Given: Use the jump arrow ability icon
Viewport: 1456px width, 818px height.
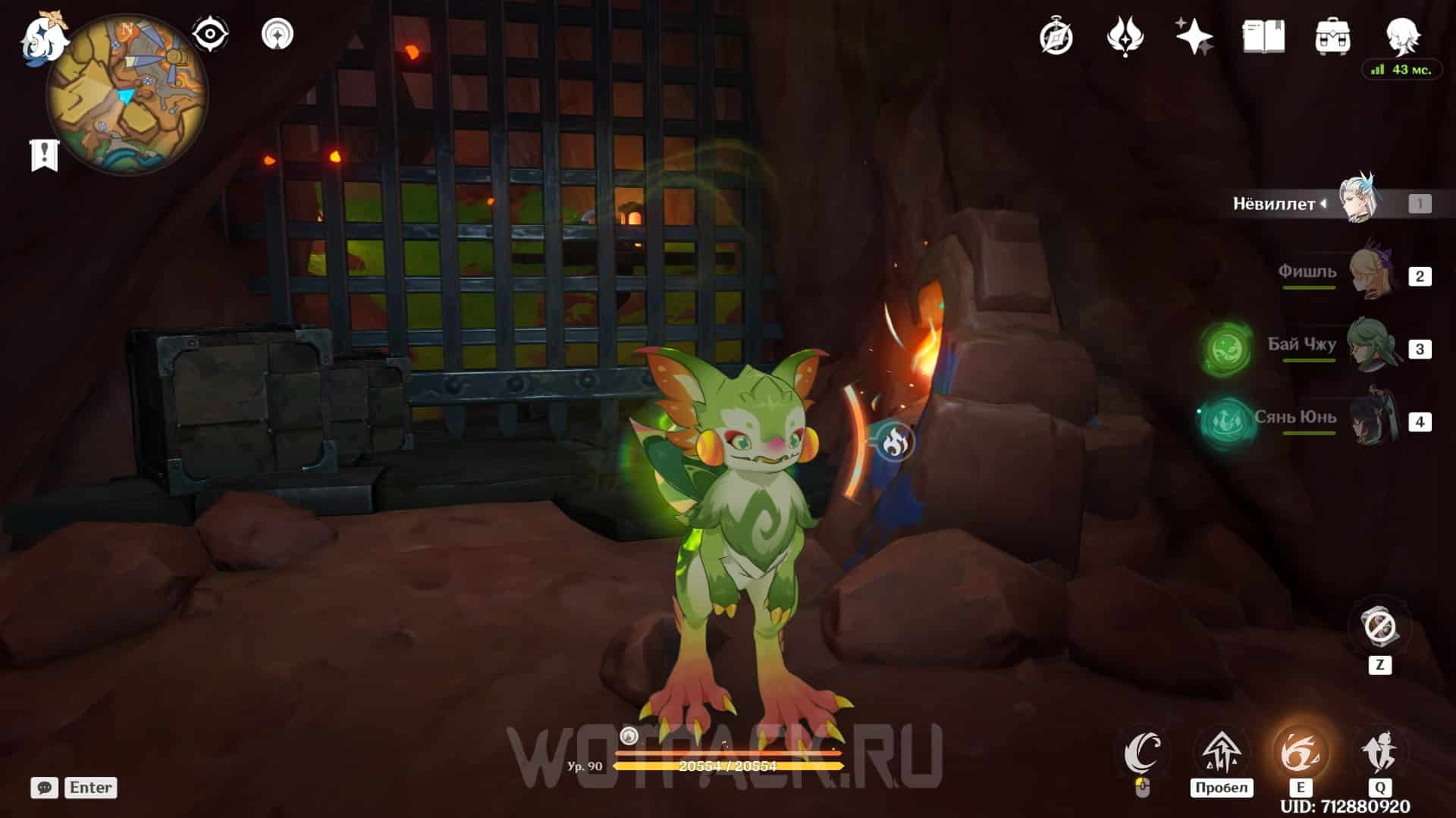Looking at the screenshot, I should 1221,753.
